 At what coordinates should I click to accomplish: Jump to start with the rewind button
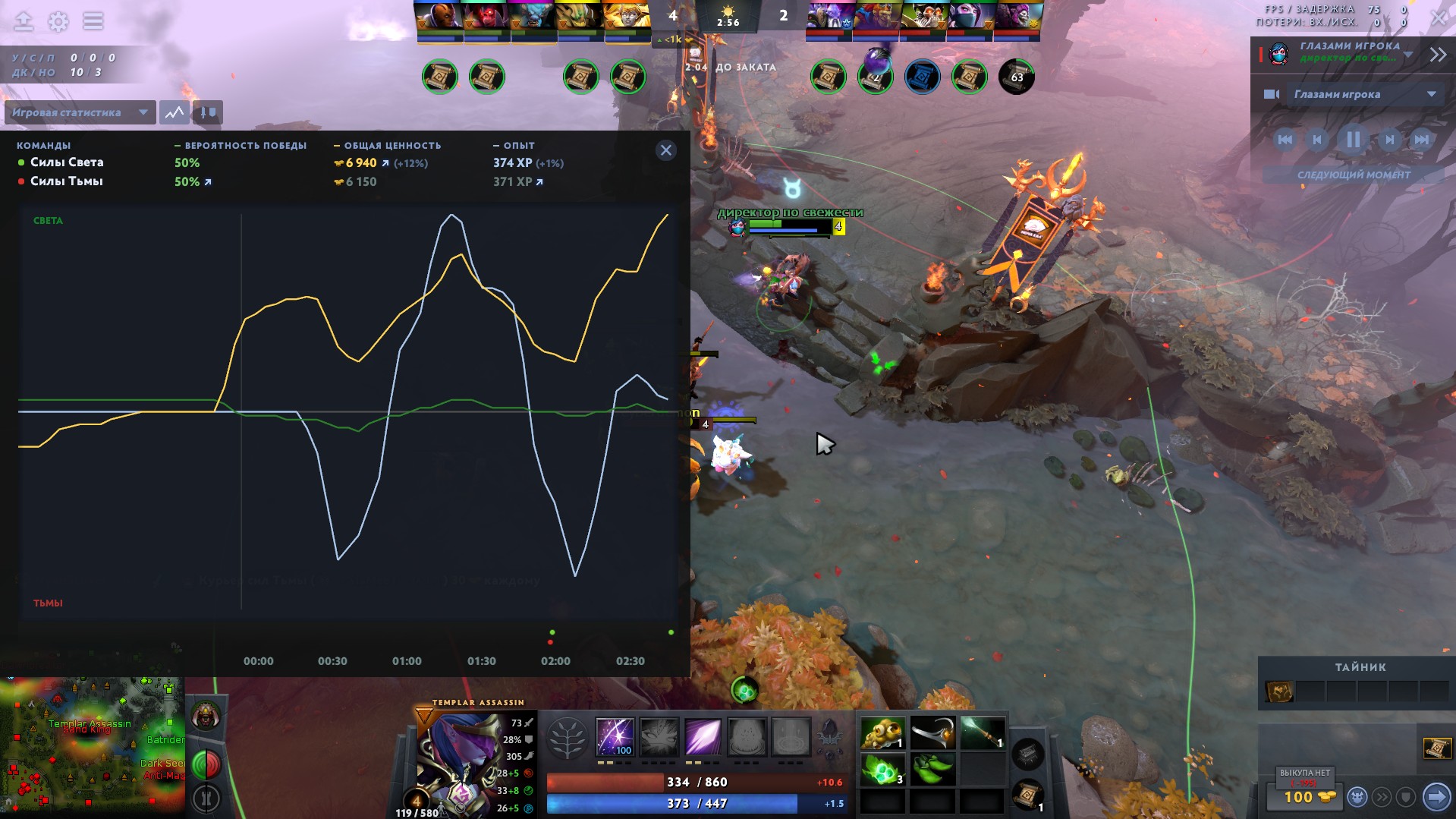(x=1284, y=140)
